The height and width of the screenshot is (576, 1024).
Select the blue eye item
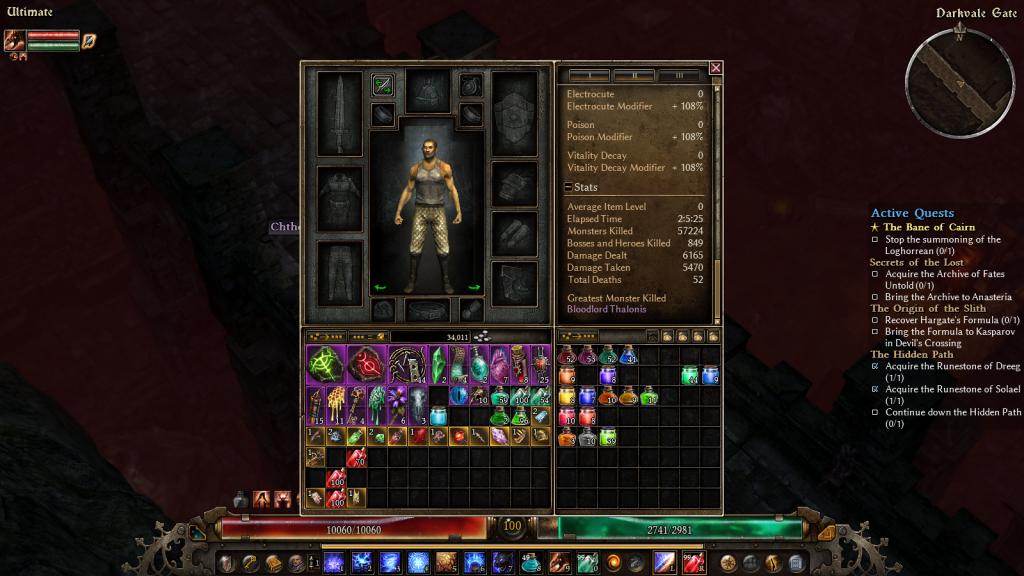(x=460, y=397)
